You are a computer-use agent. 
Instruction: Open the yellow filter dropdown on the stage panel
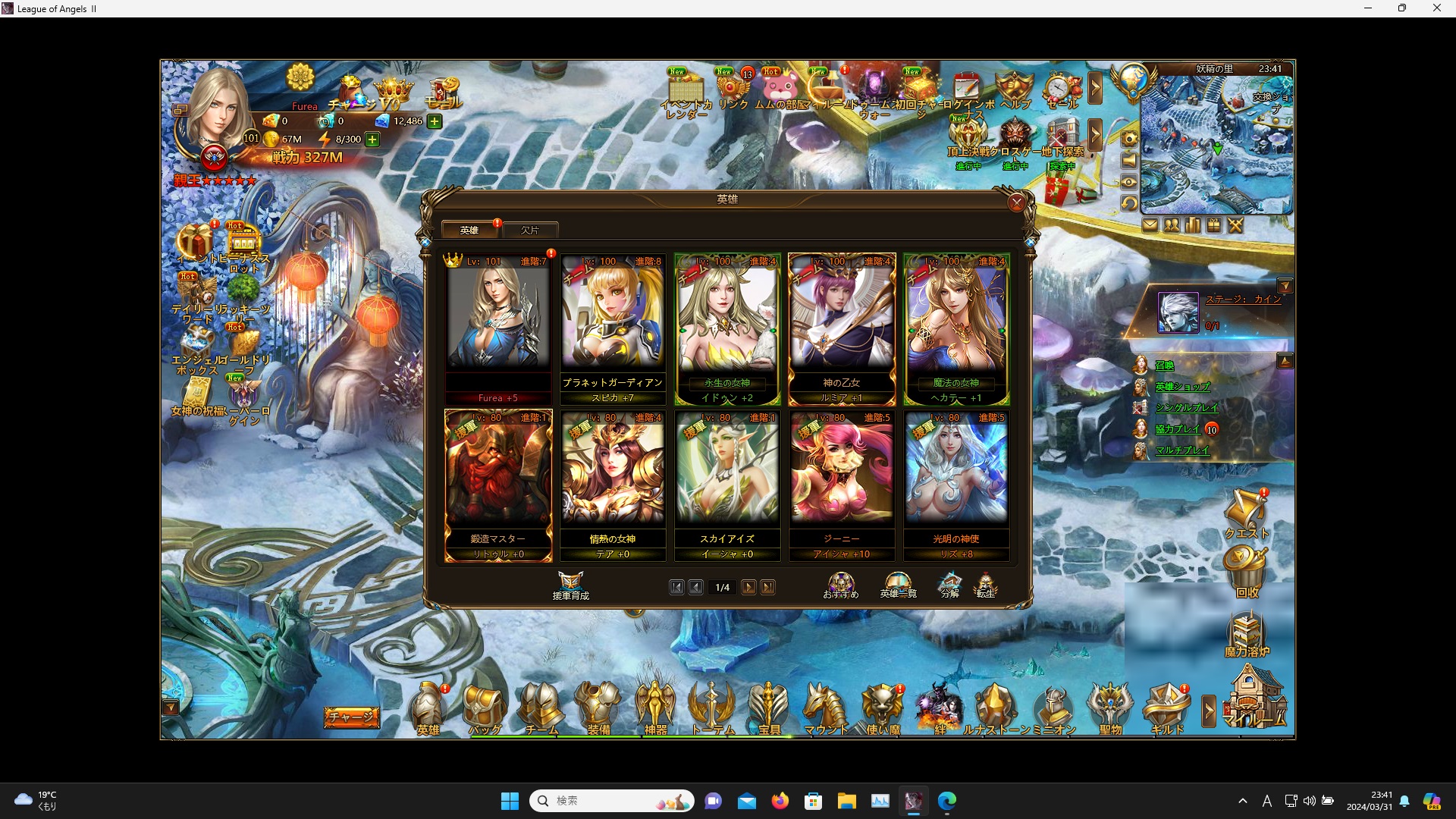click(x=1286, y=285)
